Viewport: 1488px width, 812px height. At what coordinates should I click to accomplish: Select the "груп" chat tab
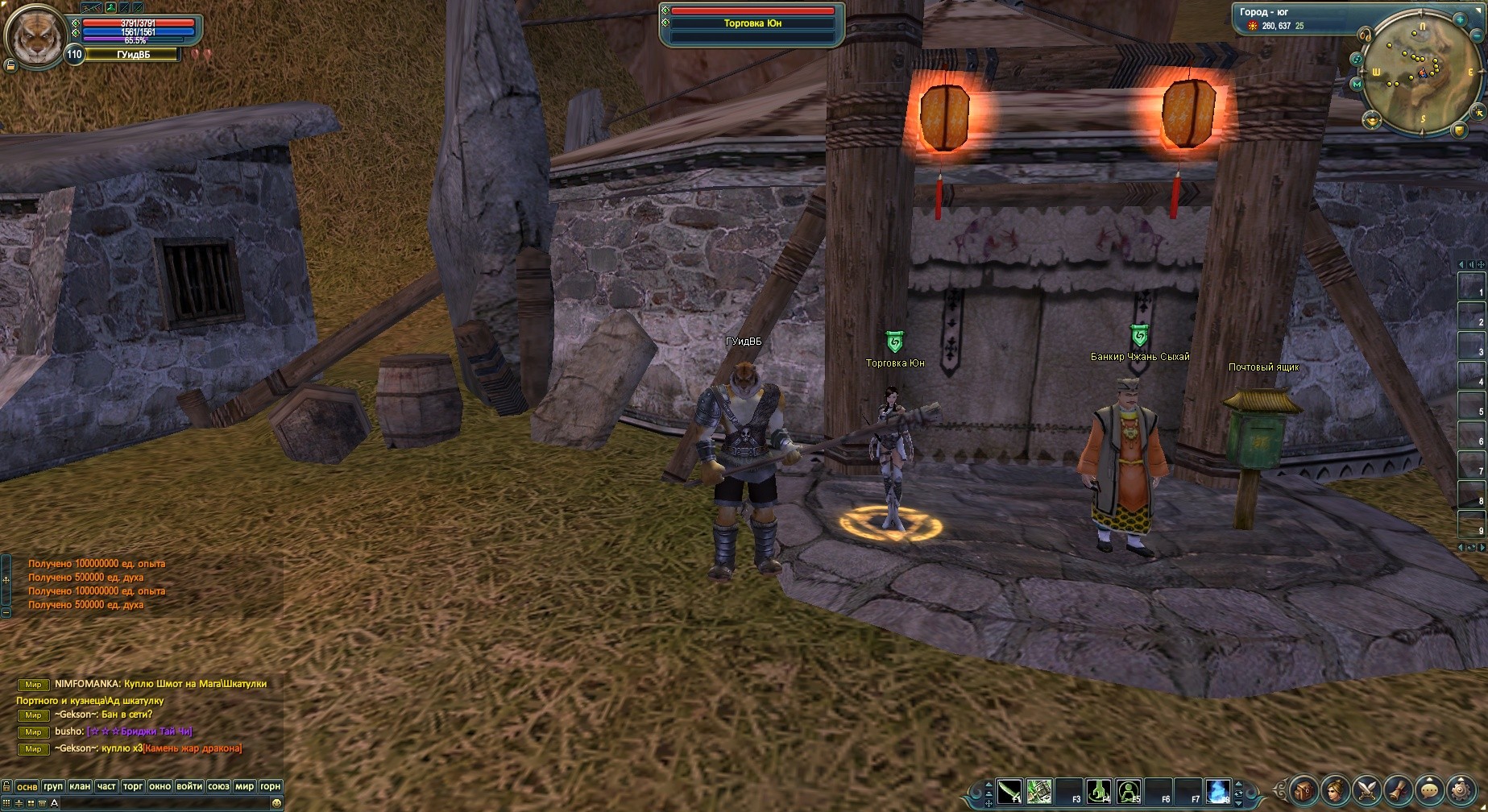(53, 786)
